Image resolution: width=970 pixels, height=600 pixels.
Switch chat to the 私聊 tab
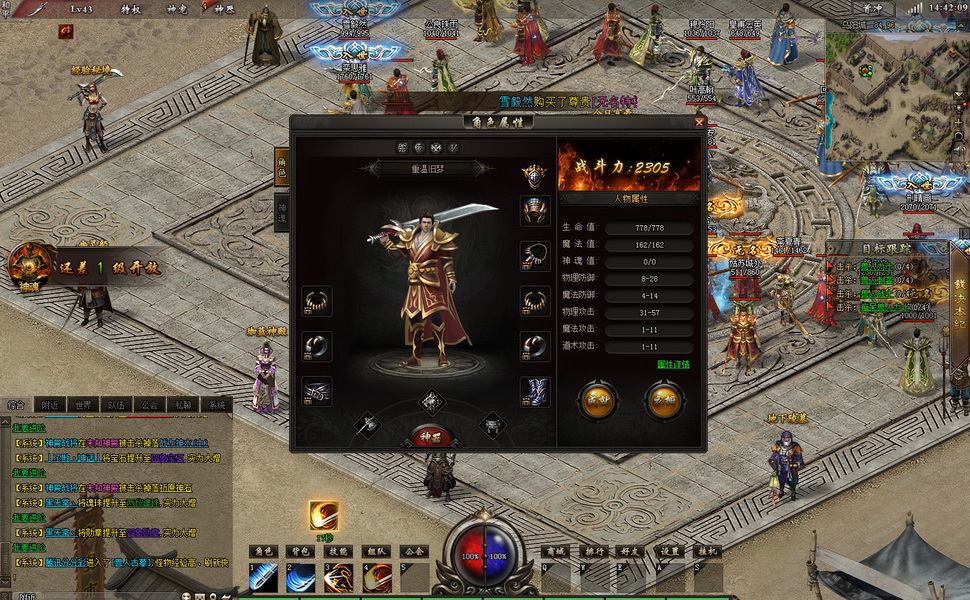(x=181, y=405)
